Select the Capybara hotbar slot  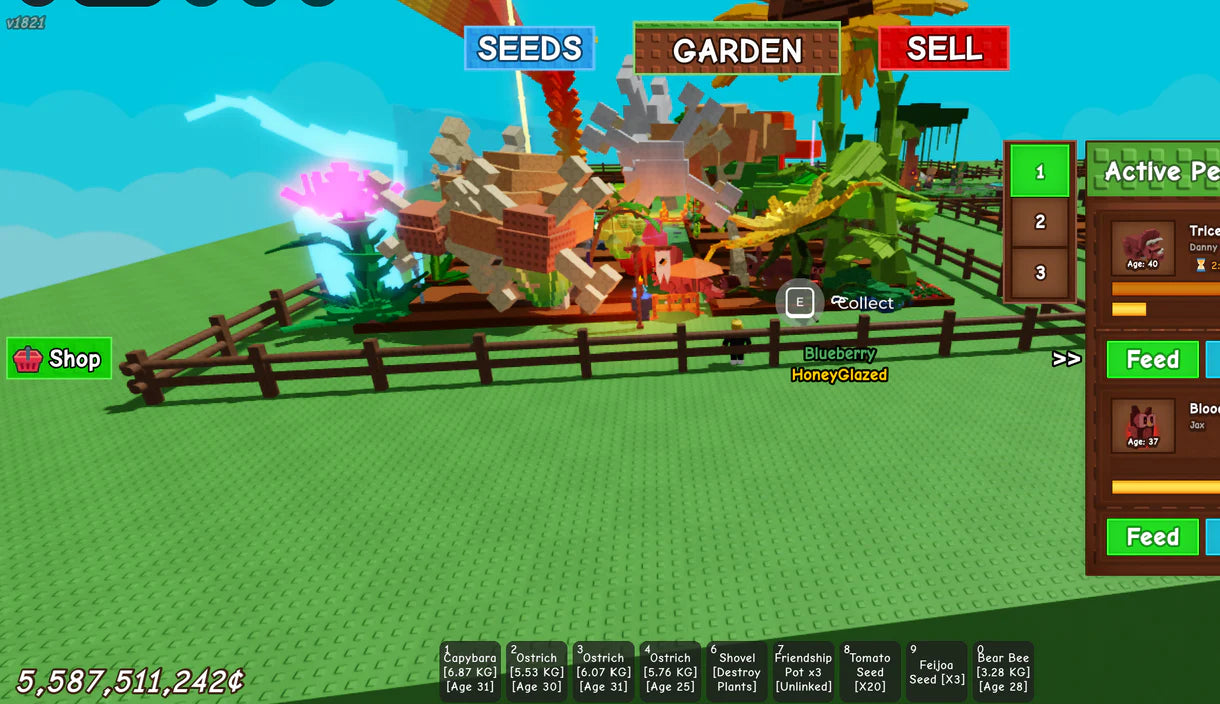click(470, 671)
